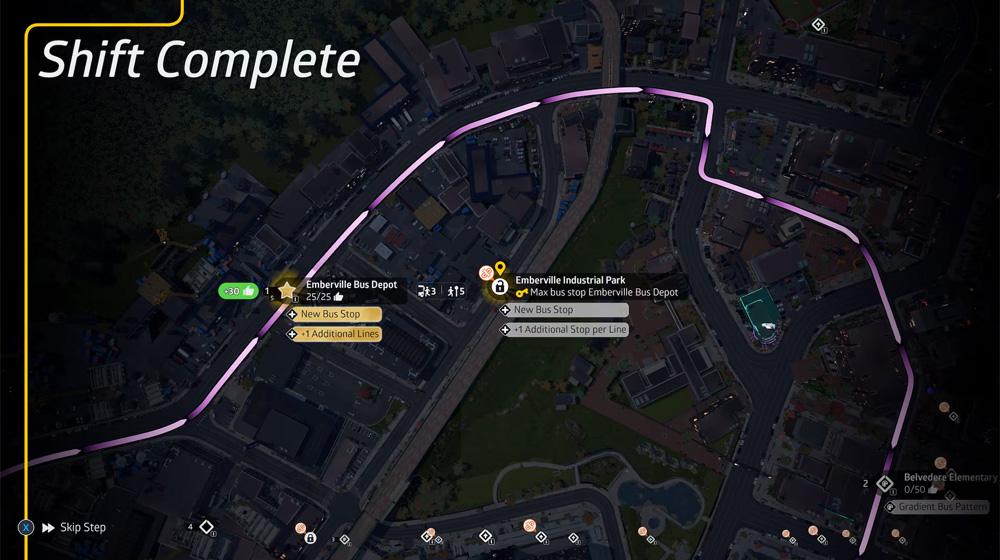Image resolution: width=1000 pixels, height=560 pixels.
Task: Click the Belvedere Elementary stop marker
Action: click(x=884, y=485)
